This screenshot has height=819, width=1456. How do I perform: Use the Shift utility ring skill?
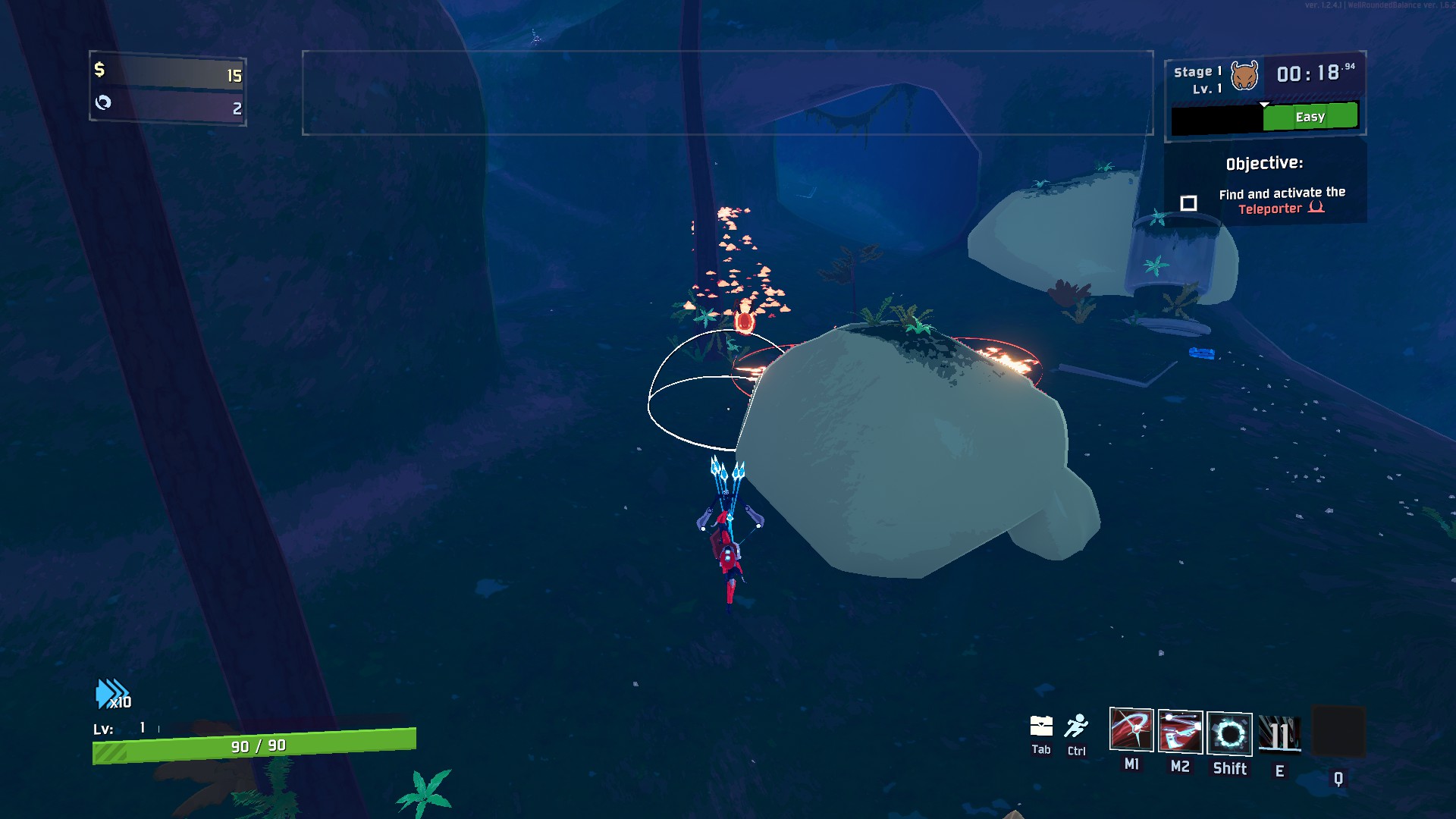(1229, 734)
